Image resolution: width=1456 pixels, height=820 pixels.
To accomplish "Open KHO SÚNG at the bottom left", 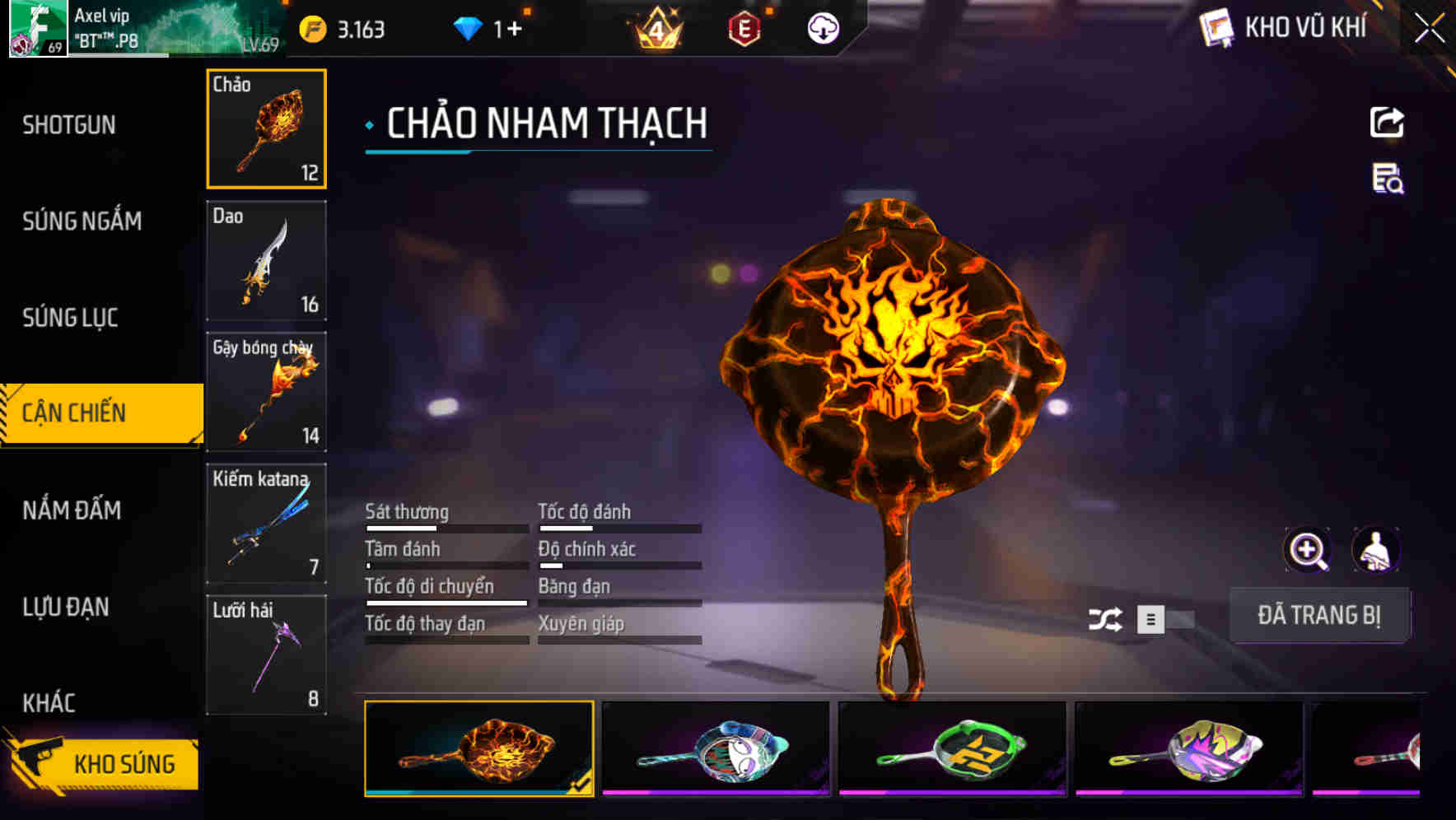I will (124, 762).
